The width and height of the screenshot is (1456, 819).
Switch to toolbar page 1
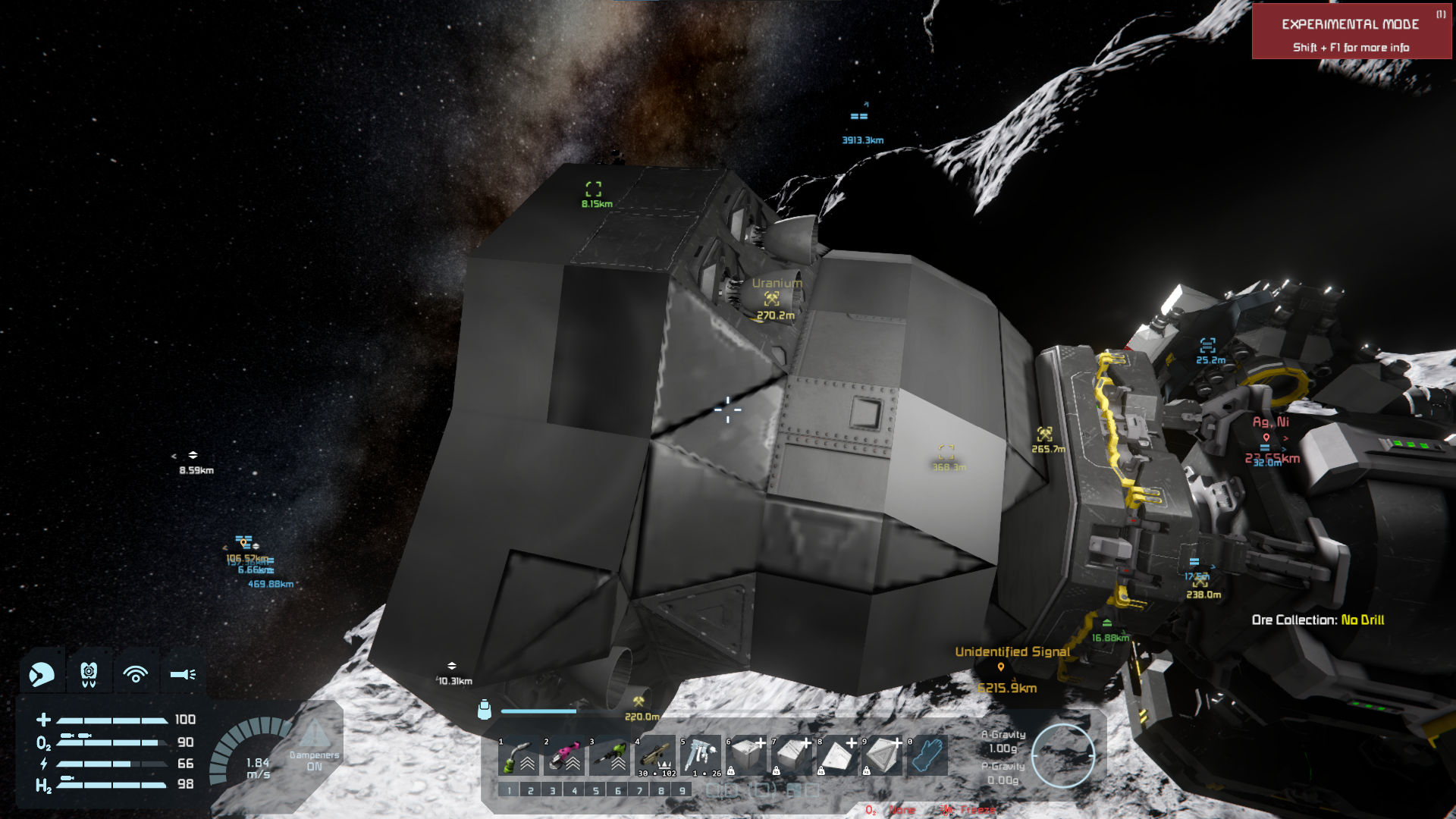tap(509, 790)
